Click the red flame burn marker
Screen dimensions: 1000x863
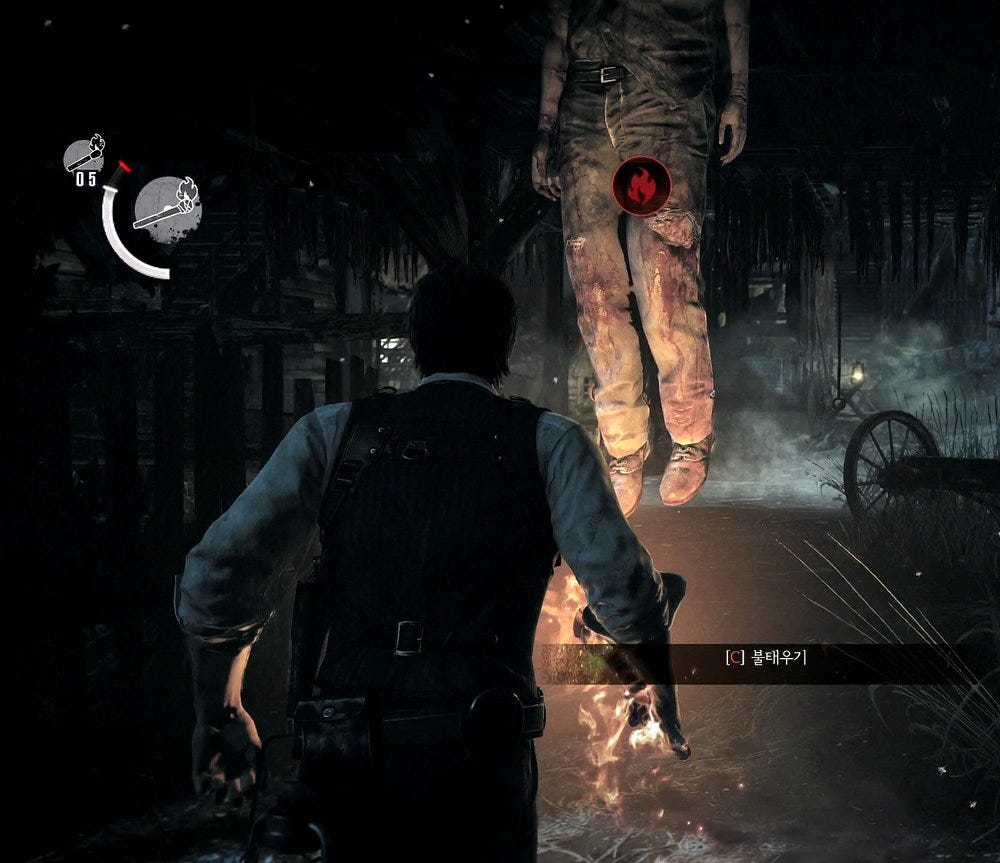pos(641,187)
